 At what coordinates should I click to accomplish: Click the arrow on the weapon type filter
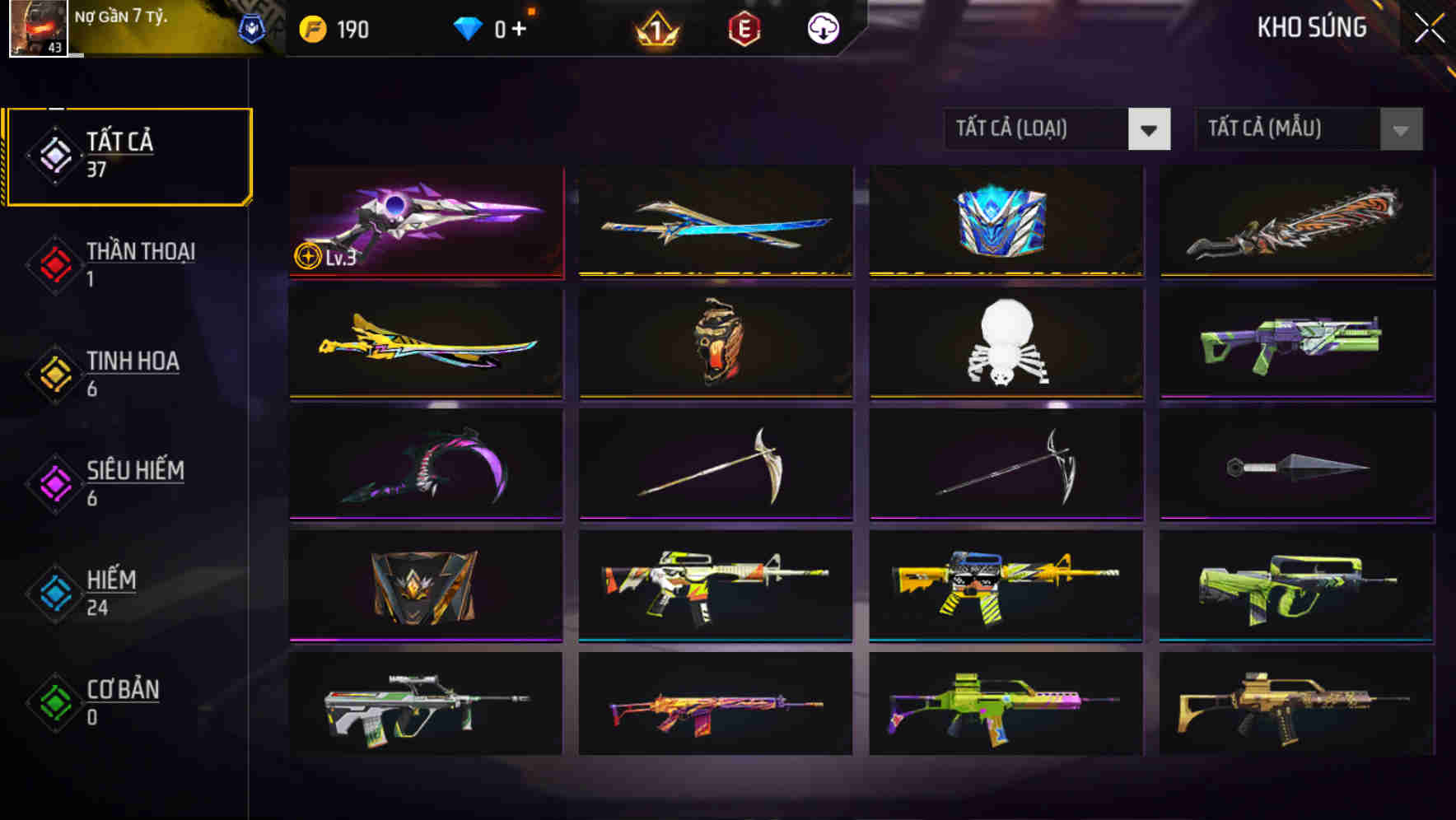(1150, 129)
